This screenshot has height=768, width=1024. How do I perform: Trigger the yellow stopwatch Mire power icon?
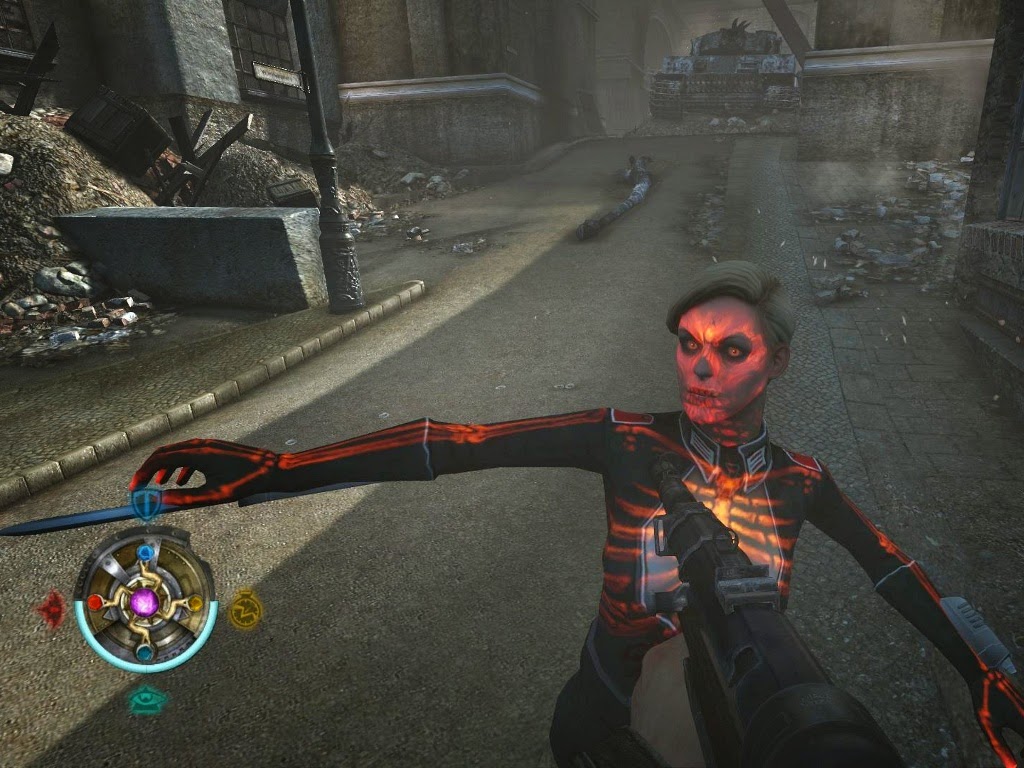click(x=245, y=608)
